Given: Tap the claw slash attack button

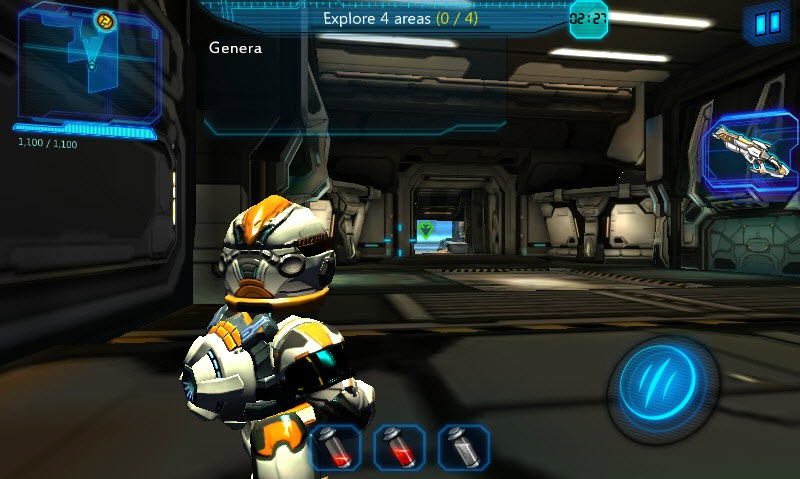Looking at the screenshot, I should [665, 384].
